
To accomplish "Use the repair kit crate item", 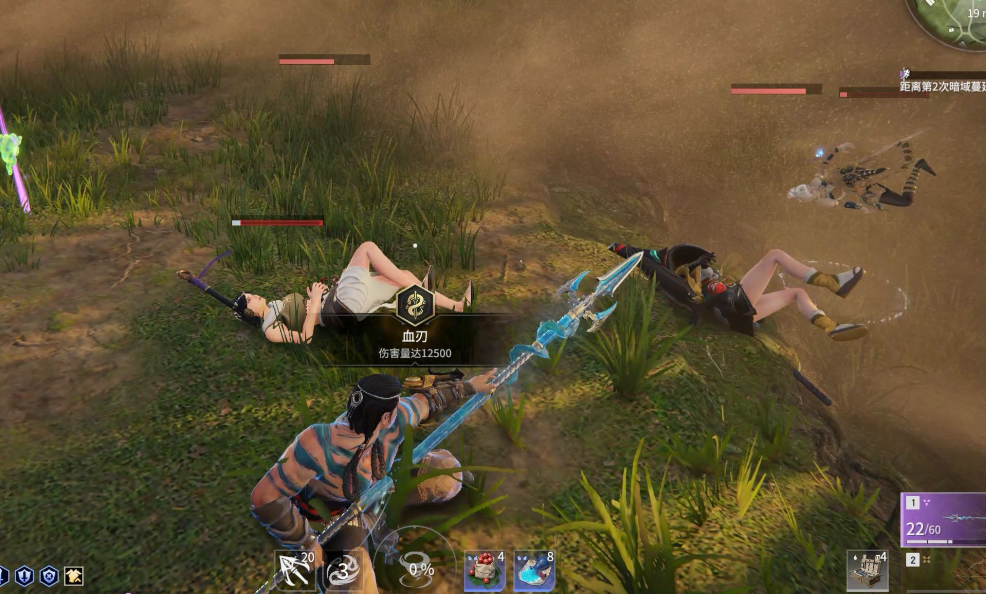I will pyautogui.click(x=866, y=569).
